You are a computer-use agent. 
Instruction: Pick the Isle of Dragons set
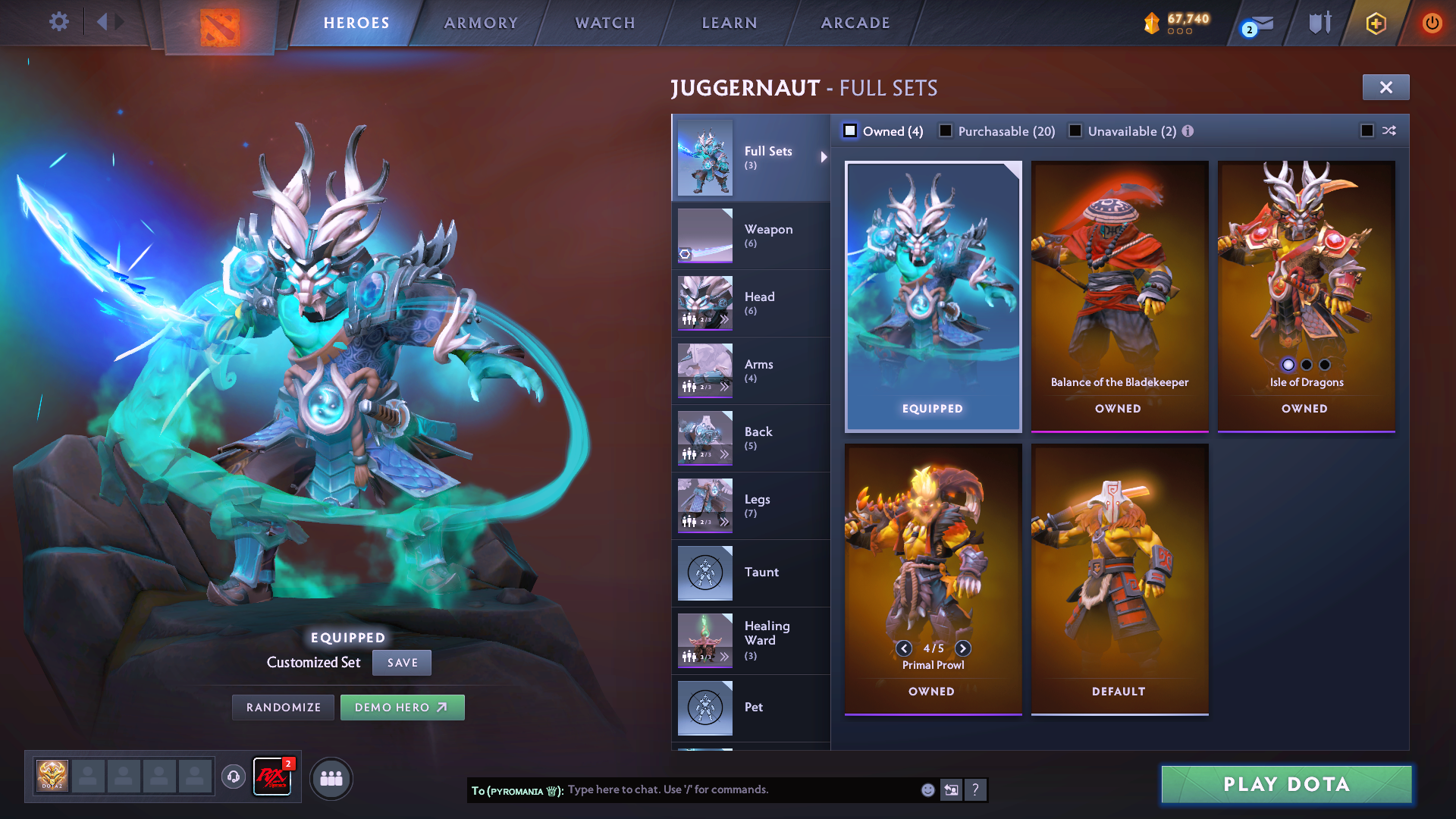[1306, 296]
